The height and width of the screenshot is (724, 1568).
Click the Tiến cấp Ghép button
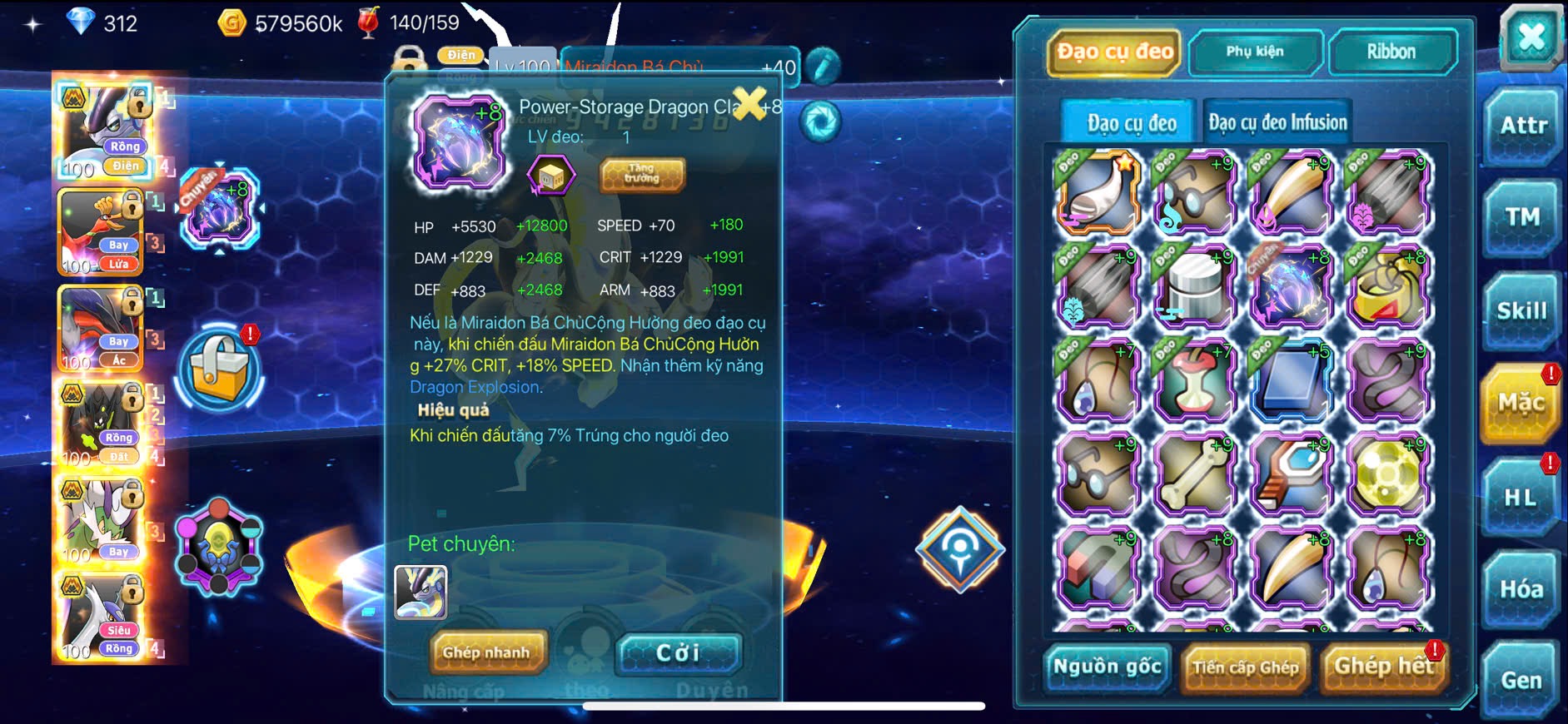1245,667
